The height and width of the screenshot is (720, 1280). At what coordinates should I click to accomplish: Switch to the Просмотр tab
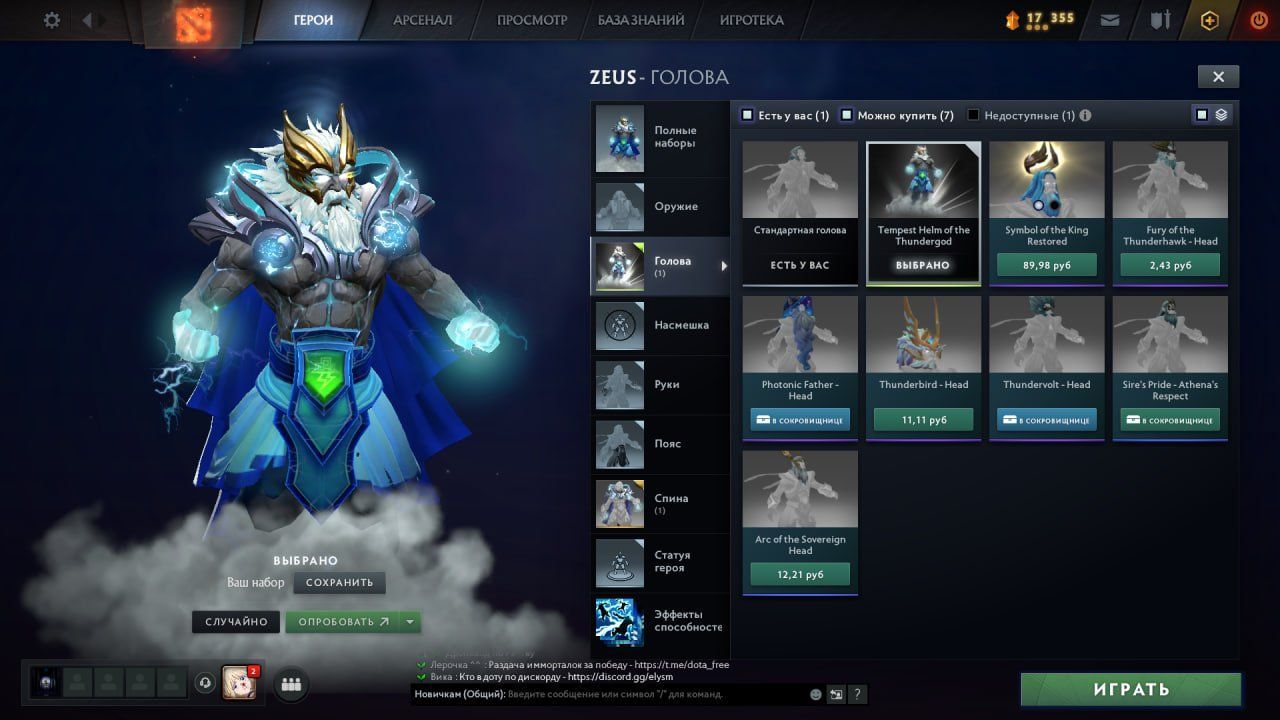tap(531, 20)
